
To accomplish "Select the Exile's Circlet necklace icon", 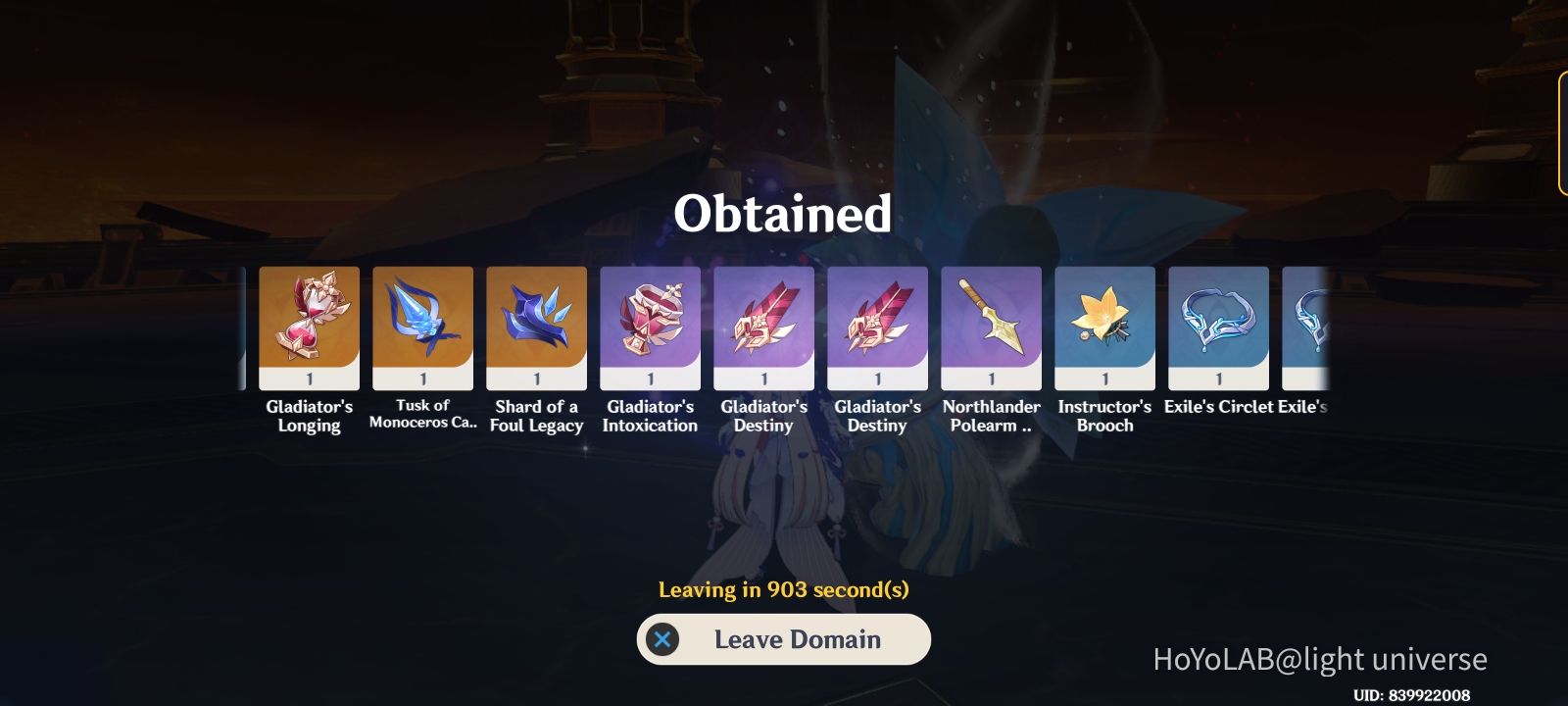I will 1218,324.
